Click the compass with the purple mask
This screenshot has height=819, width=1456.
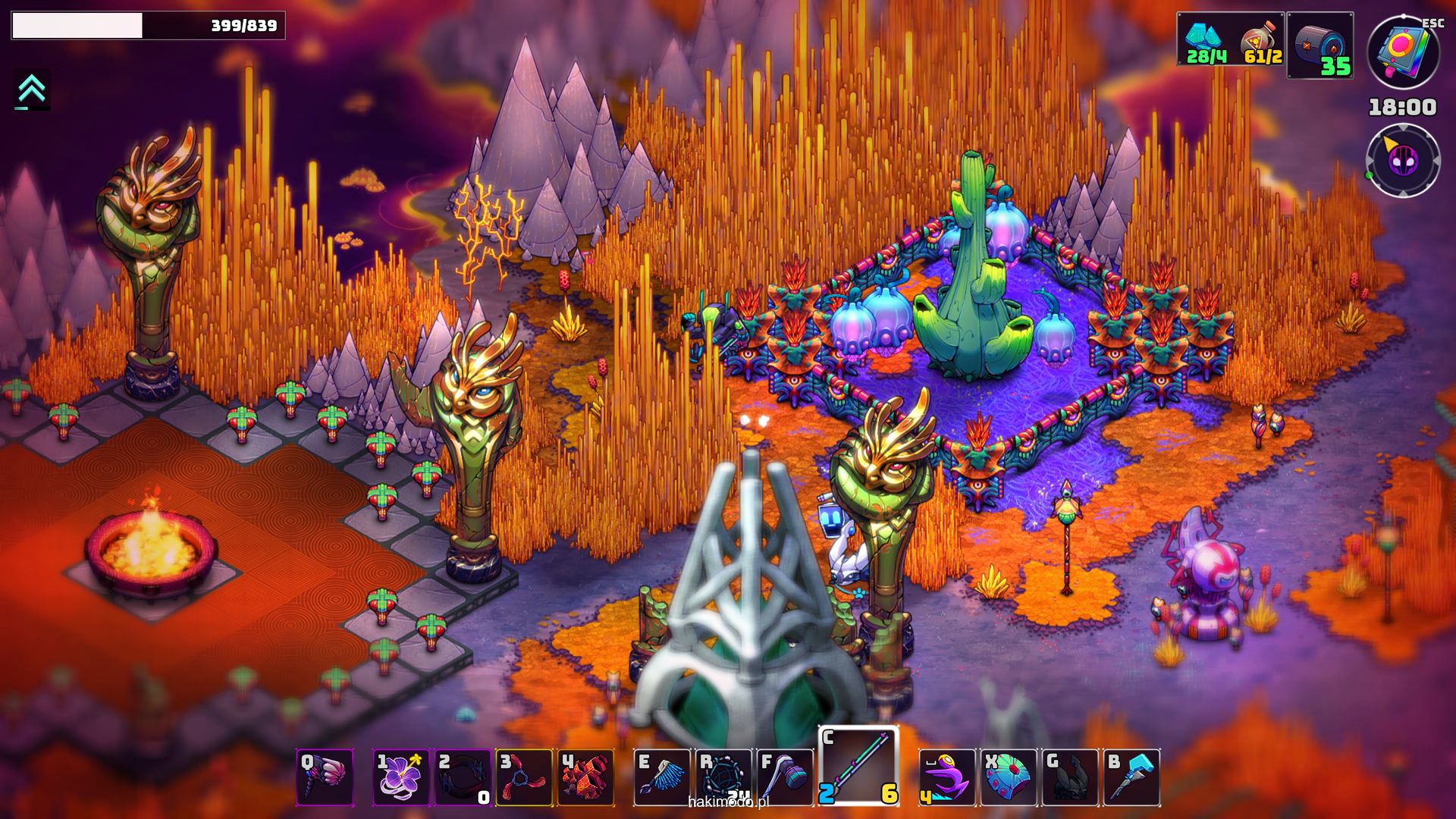[x=1403, y=160]
